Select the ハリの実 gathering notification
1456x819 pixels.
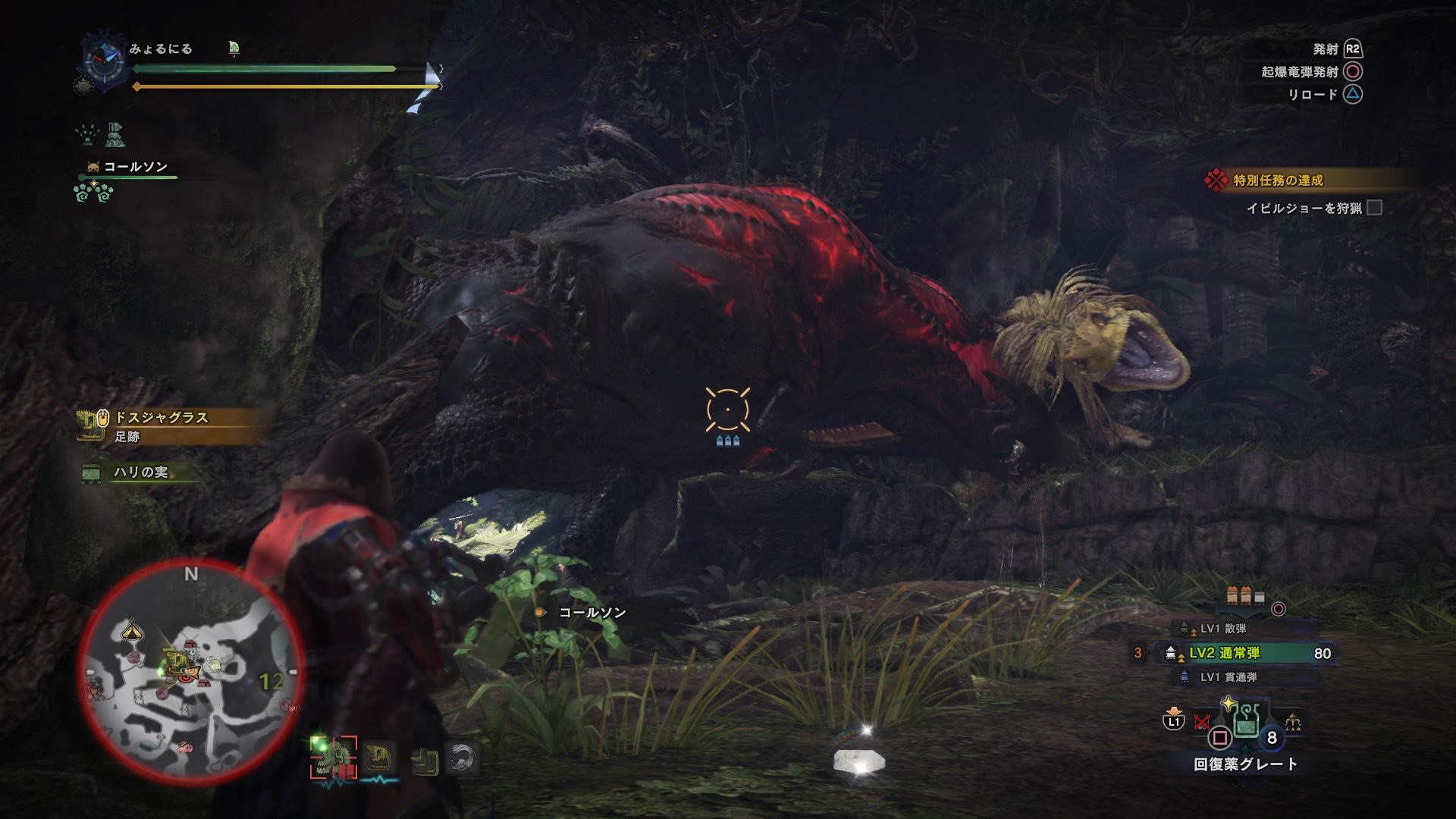coord(140,472)
